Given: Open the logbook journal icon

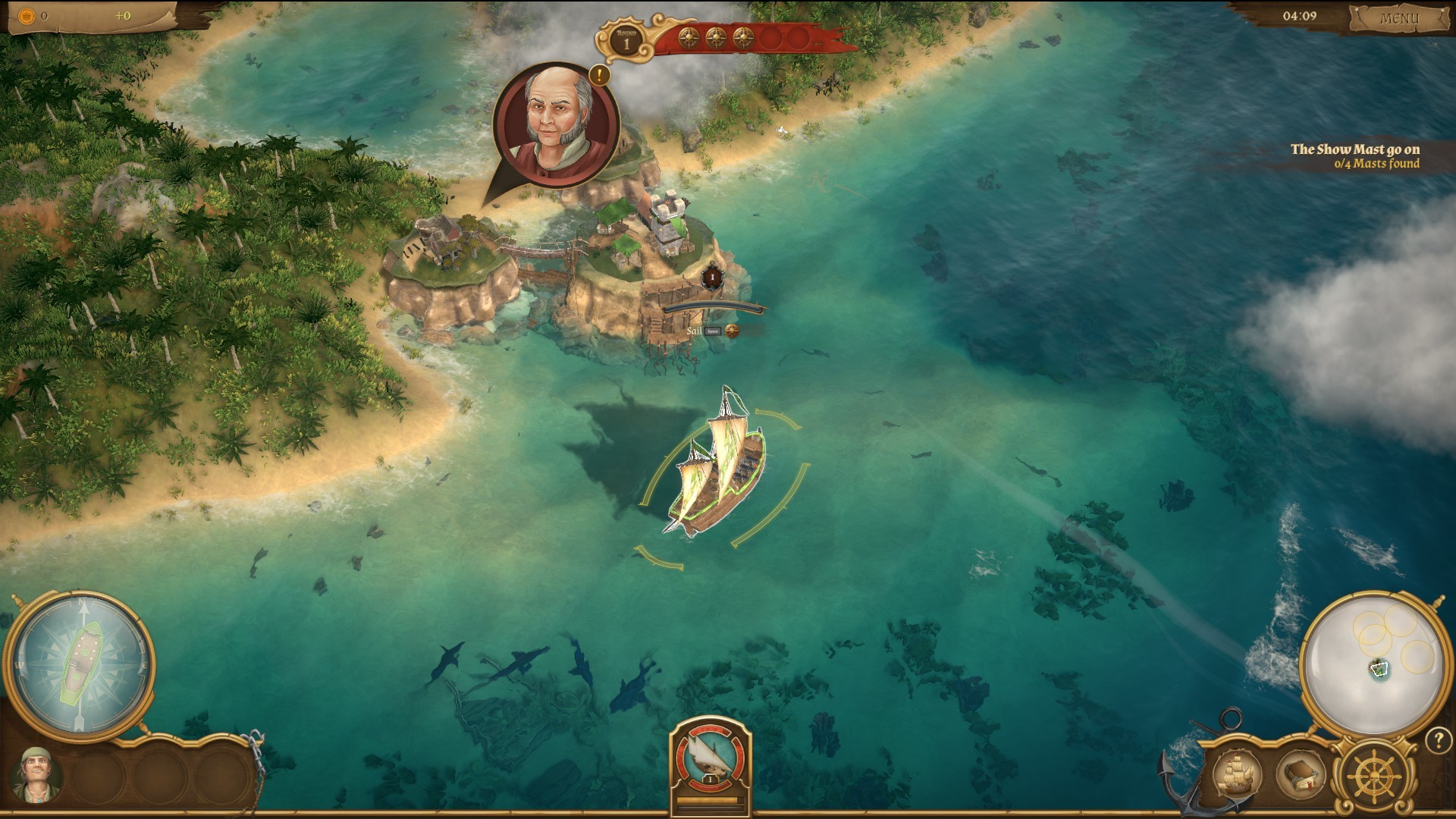Looking at the screenshot, I should tap(1301, 775).
